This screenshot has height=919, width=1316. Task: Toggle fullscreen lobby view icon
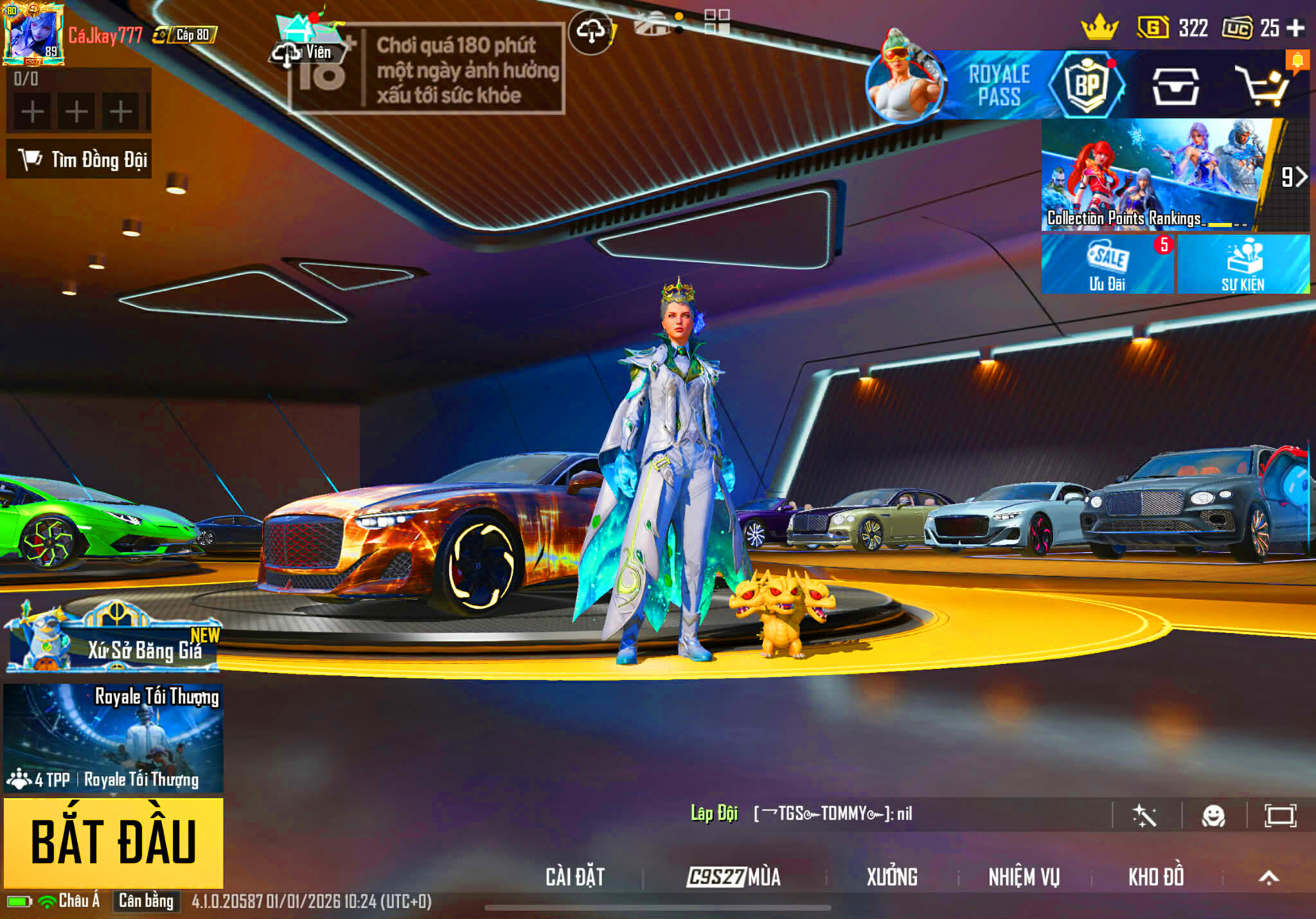point(1280,816)
